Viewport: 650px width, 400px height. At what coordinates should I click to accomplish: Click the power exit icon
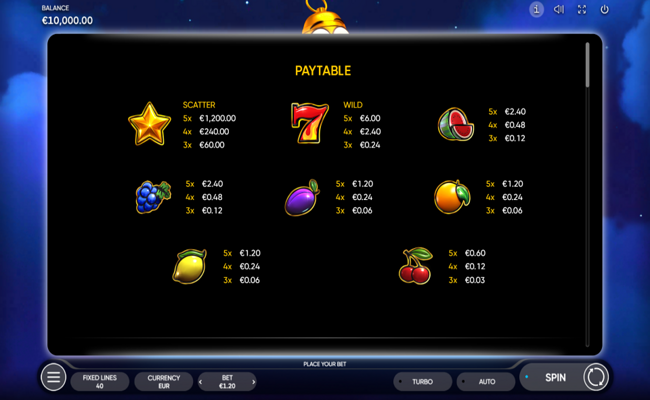pyautogui.click(x=605, y=10)
